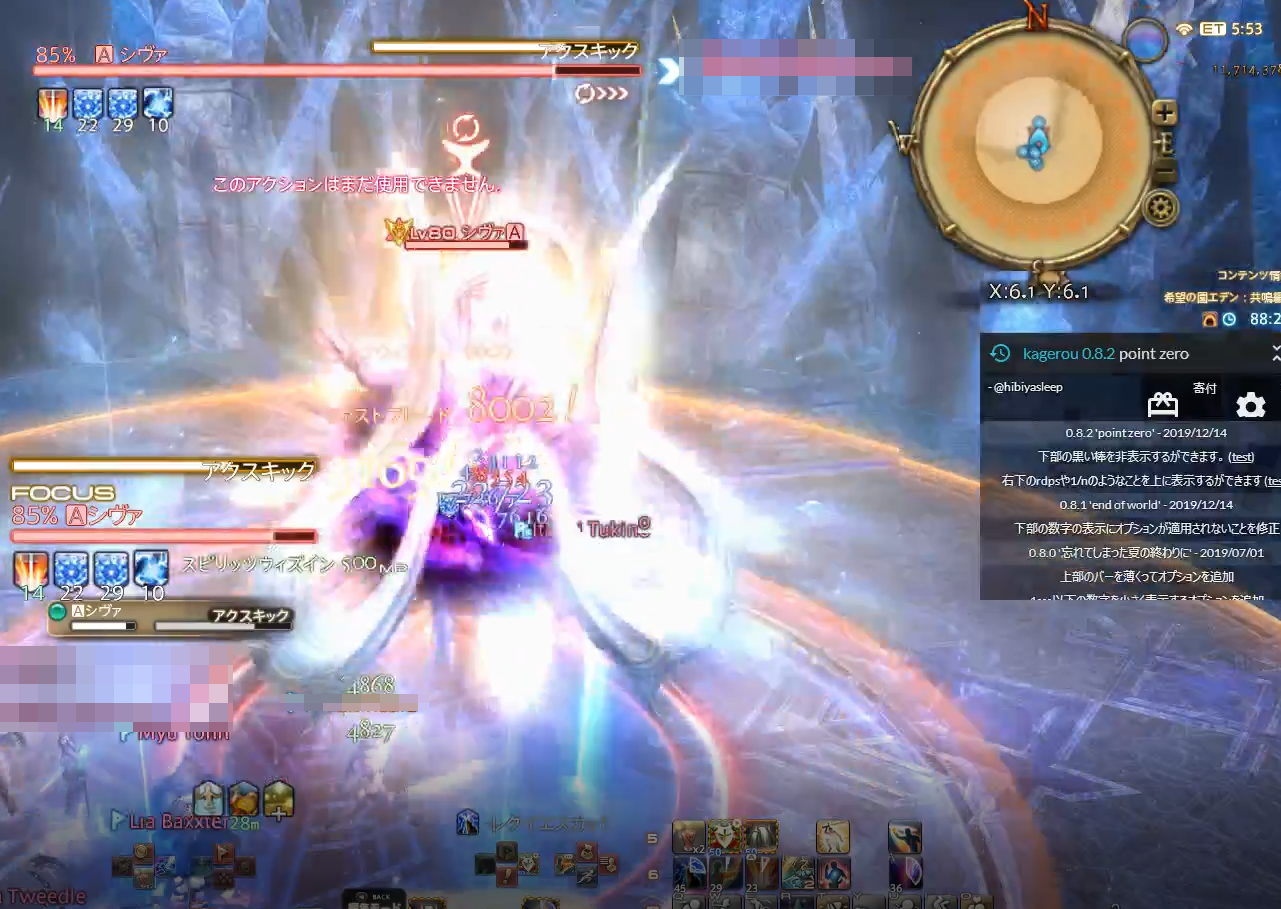This screenshot has height=909, width=1281.
Task: Open the first (test) link in the changelog
Action: [1240, 456]
